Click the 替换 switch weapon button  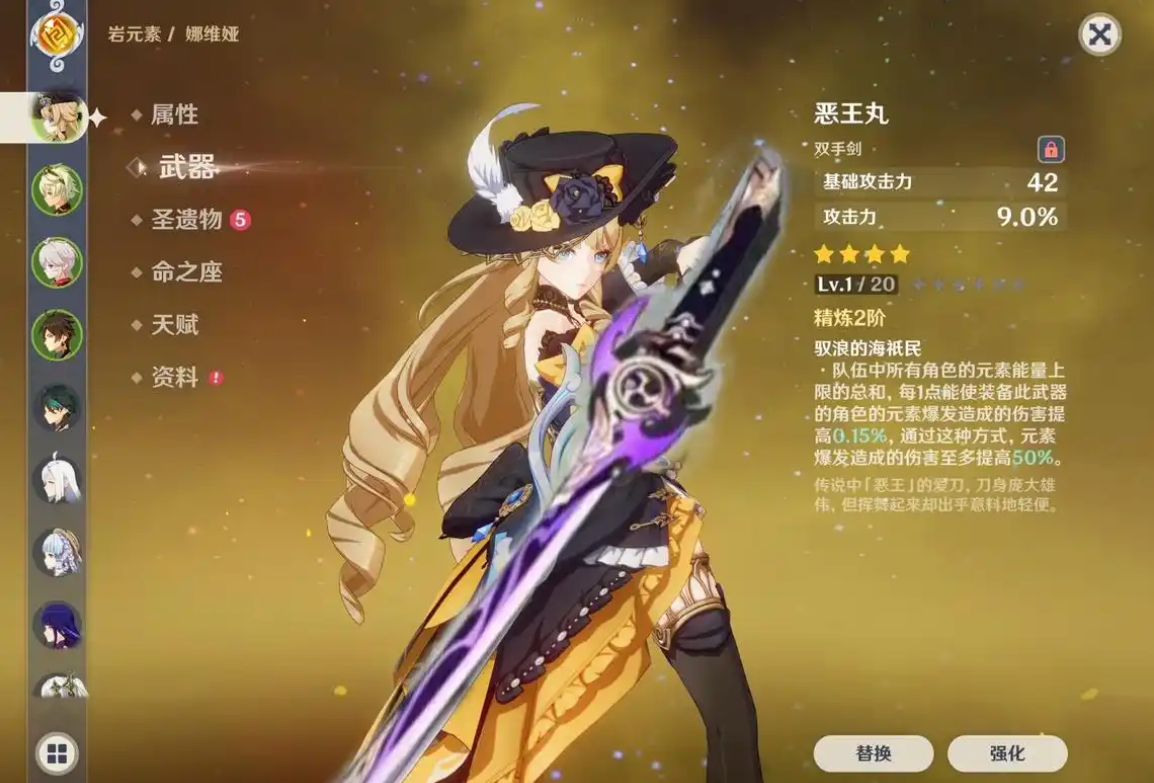(x=873, y=753)
